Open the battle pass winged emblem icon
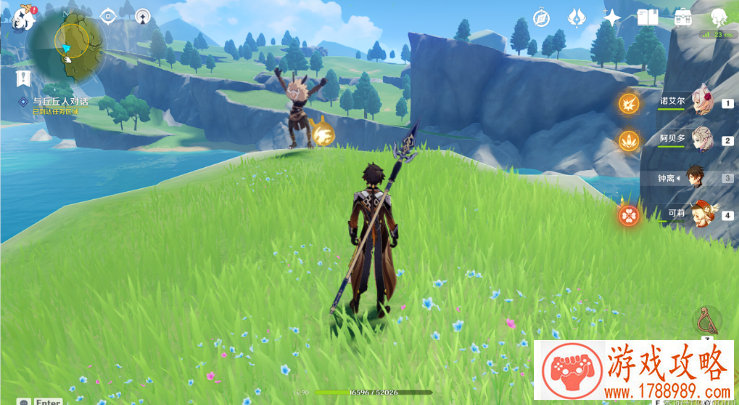Viewport: 739px width, 405px height. (x=577, y=18)
